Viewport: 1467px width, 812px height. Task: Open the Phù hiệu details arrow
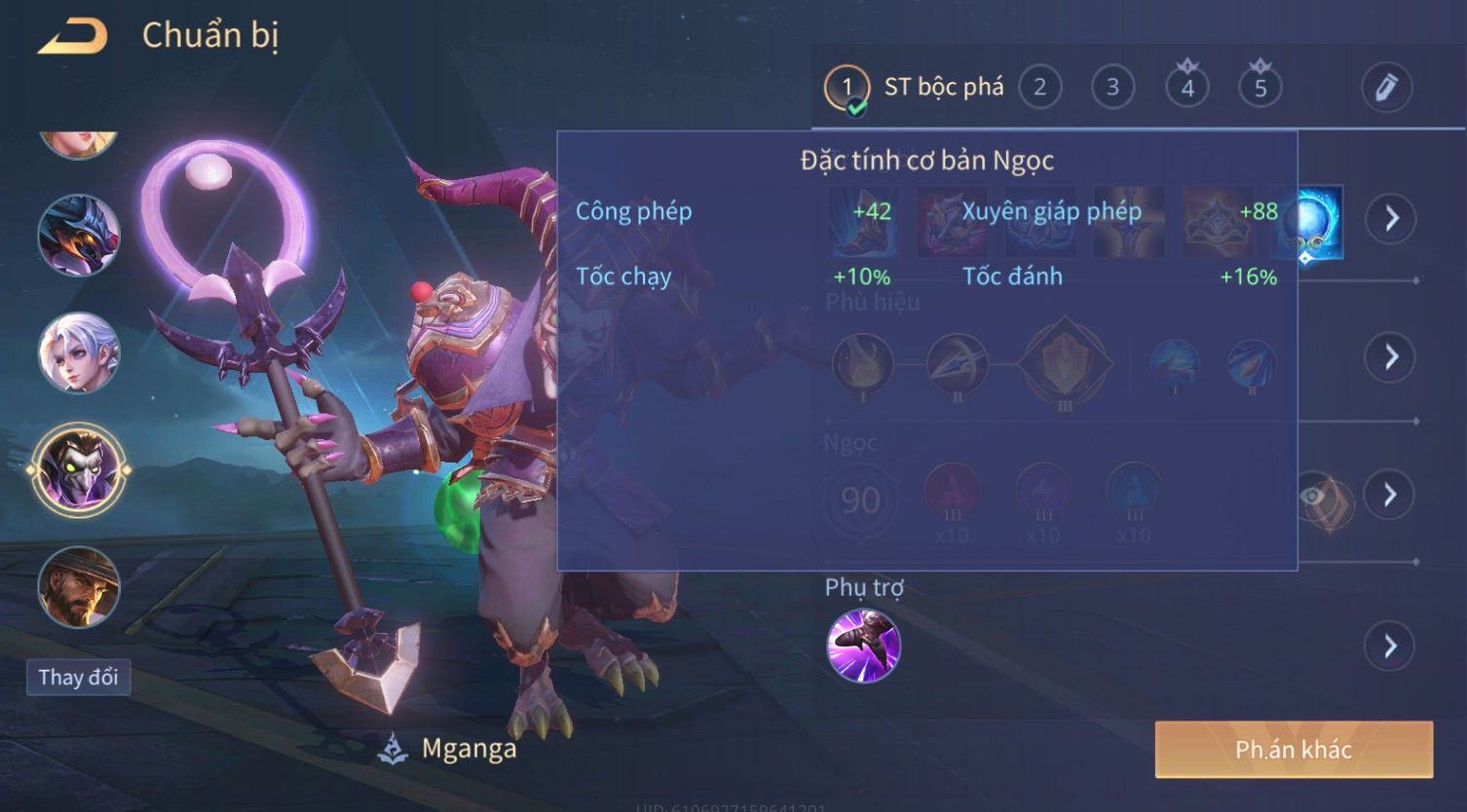pyautogui.click(x=1390, y=356)
